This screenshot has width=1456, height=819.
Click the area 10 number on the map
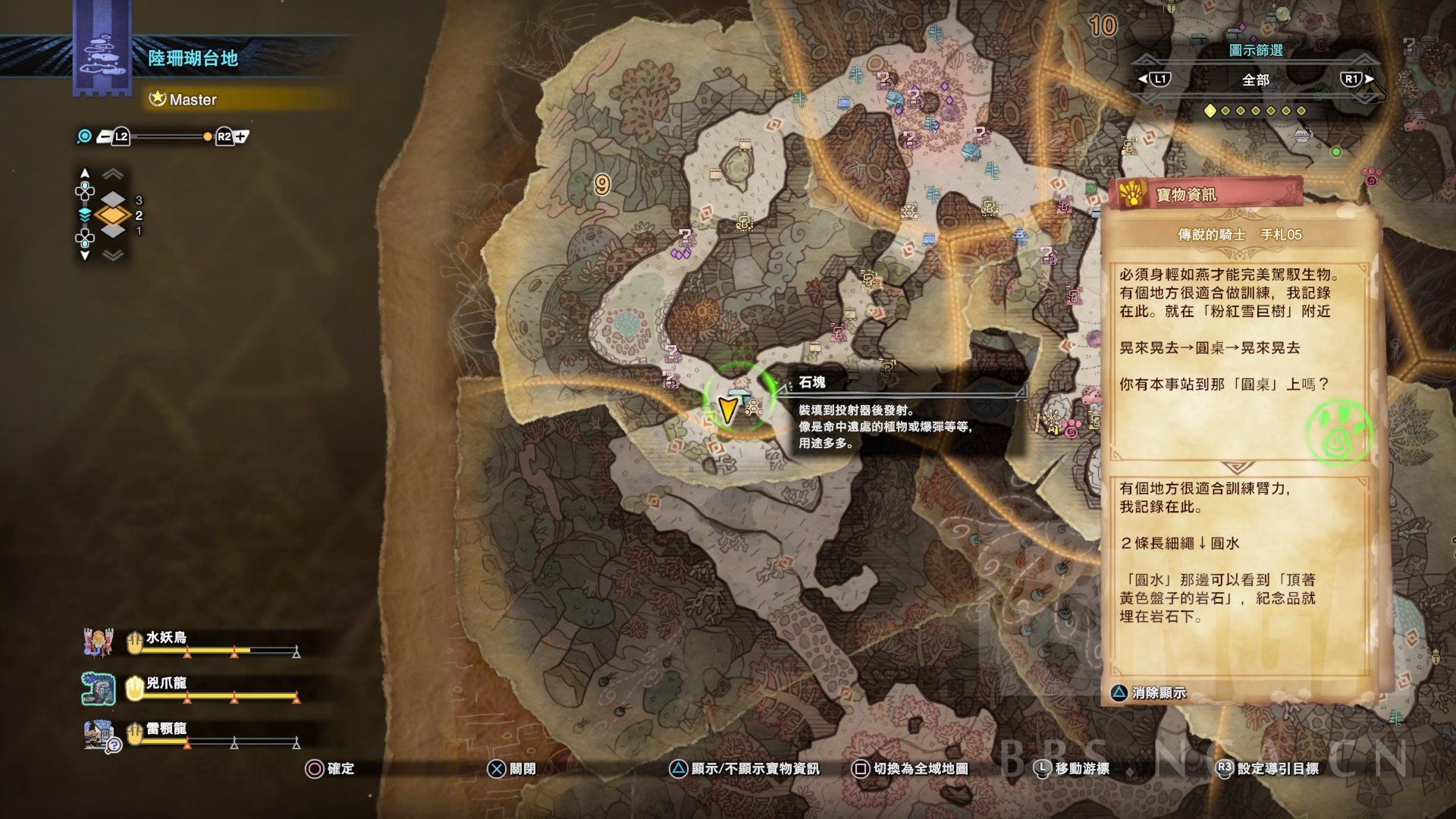(x=1103, y=27)
